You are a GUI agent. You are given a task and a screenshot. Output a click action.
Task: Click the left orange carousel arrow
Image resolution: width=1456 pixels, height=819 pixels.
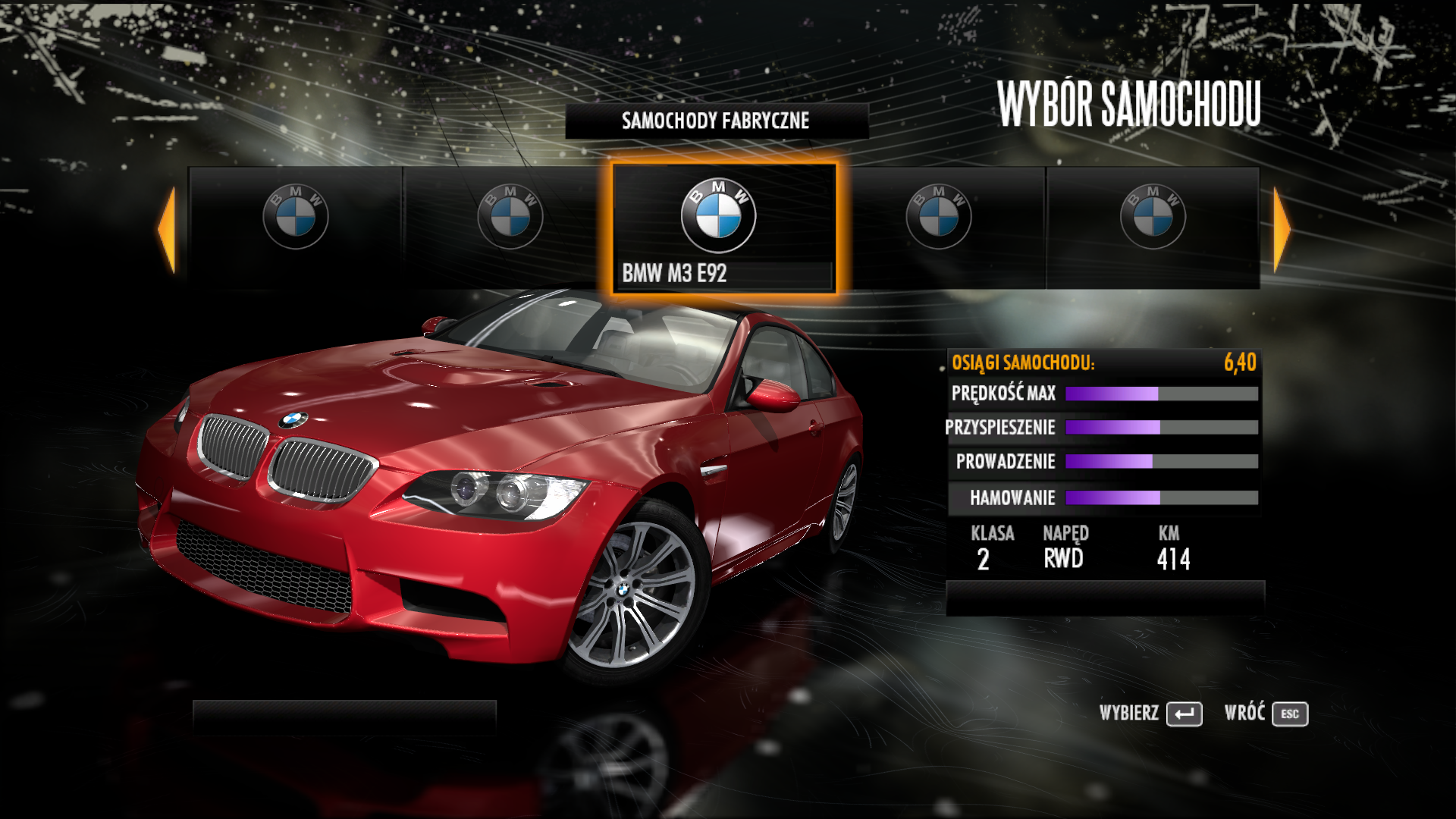point(168,229)
